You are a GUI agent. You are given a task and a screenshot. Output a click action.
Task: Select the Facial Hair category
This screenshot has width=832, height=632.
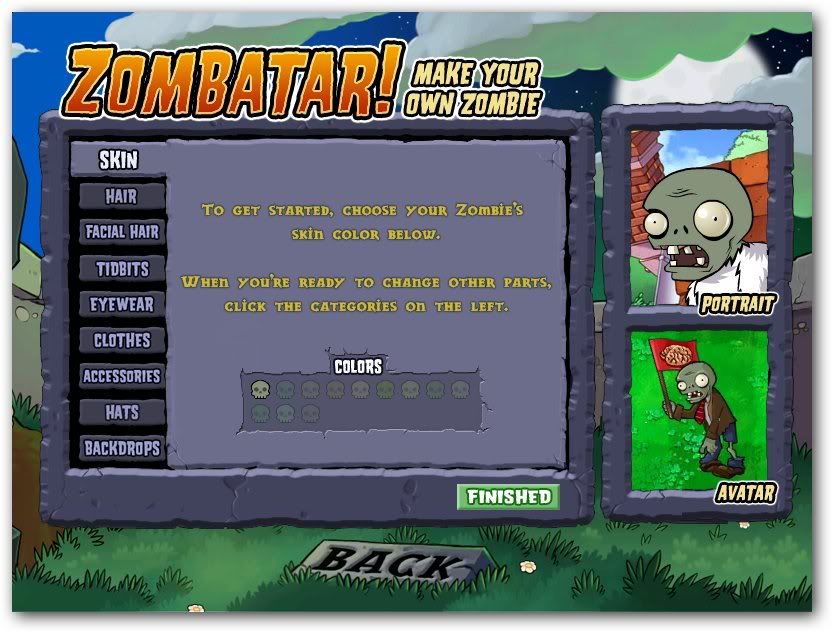tap(121, 232)
